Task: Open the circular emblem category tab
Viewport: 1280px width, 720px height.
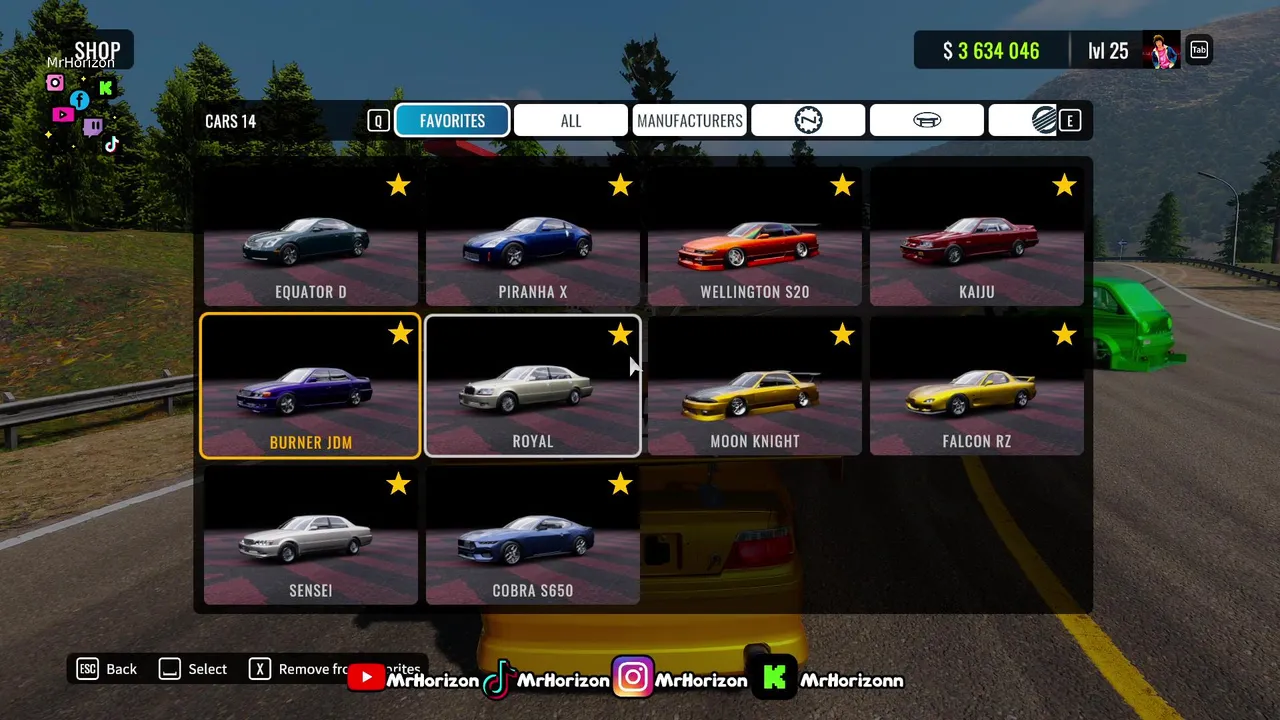Action: pos(808,121)
